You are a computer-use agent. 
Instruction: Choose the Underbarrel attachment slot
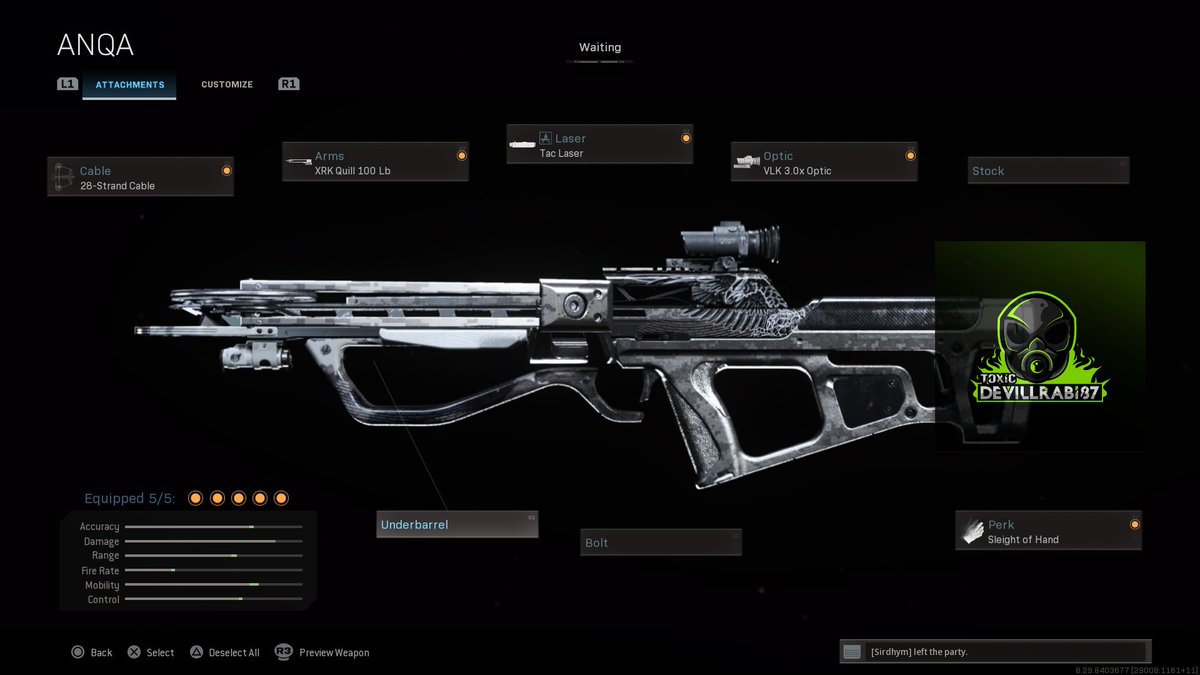coord(457,524)
